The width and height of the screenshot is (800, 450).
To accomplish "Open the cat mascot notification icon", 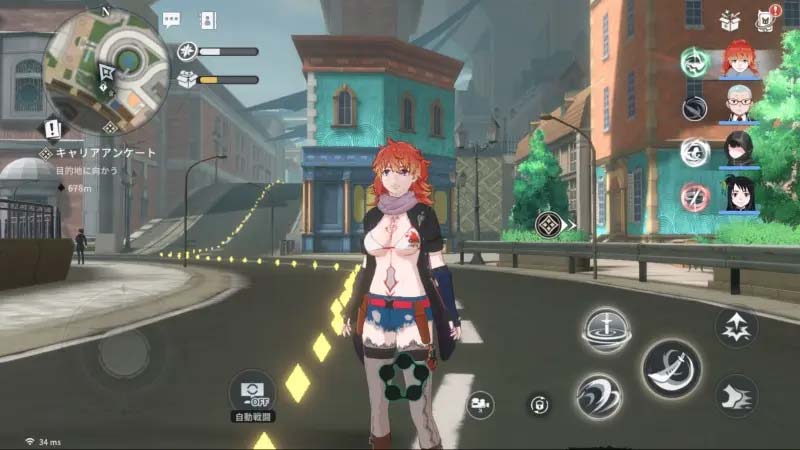I will pos(767,18).
